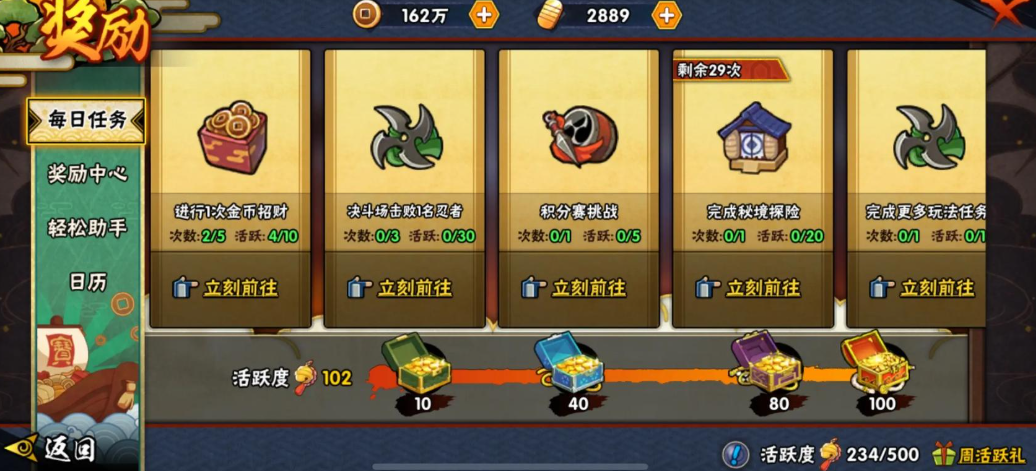Switch to the 每日任务 tab
This screenshot has height=471, width=1036.
point(87,120)
